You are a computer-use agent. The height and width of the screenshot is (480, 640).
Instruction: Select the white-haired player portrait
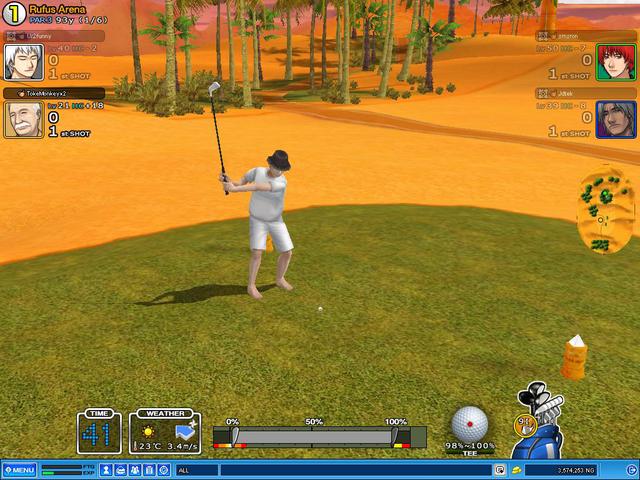click(22, 60)
